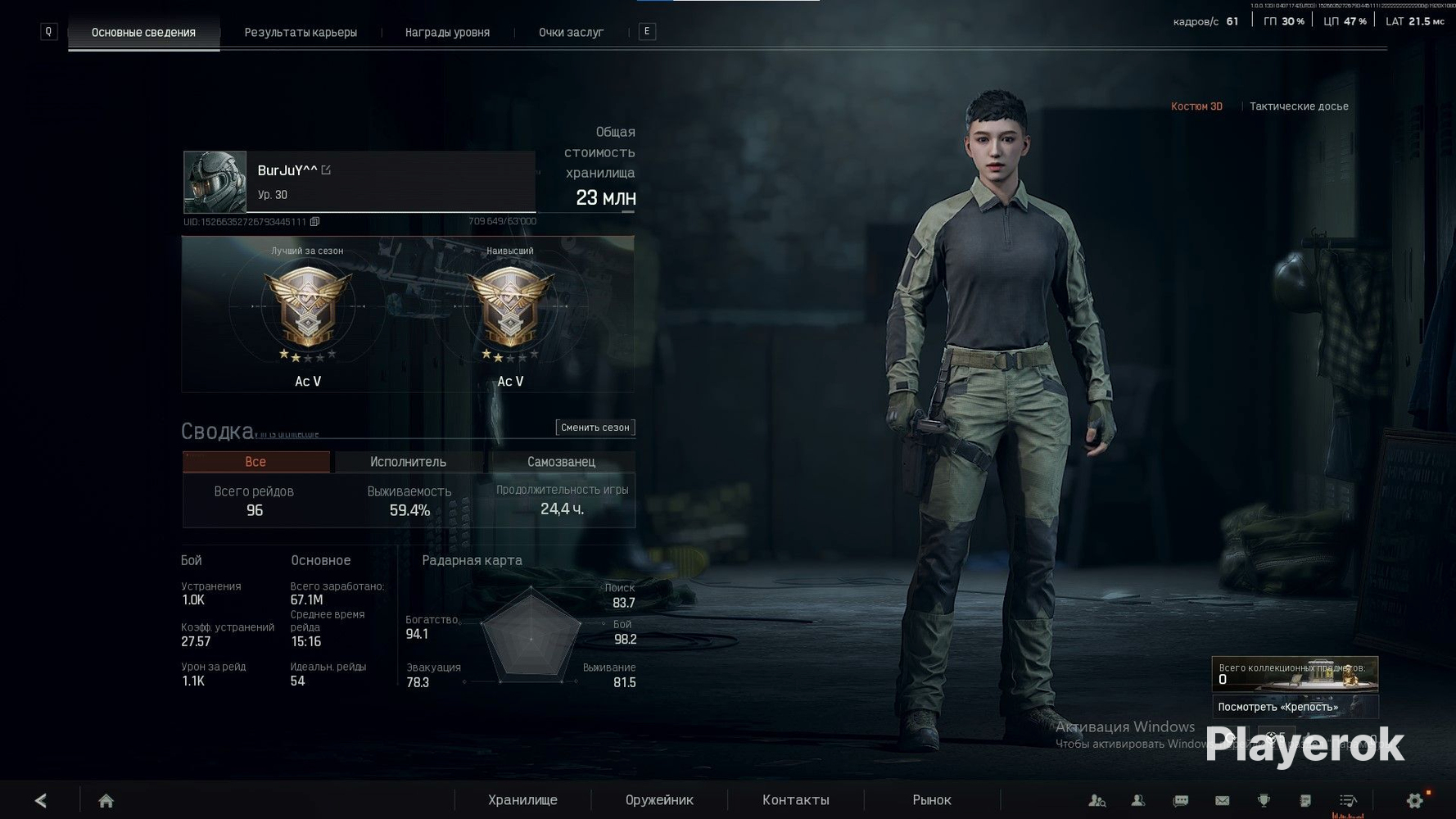Open the mail envelope inbox

[1222, 801]
